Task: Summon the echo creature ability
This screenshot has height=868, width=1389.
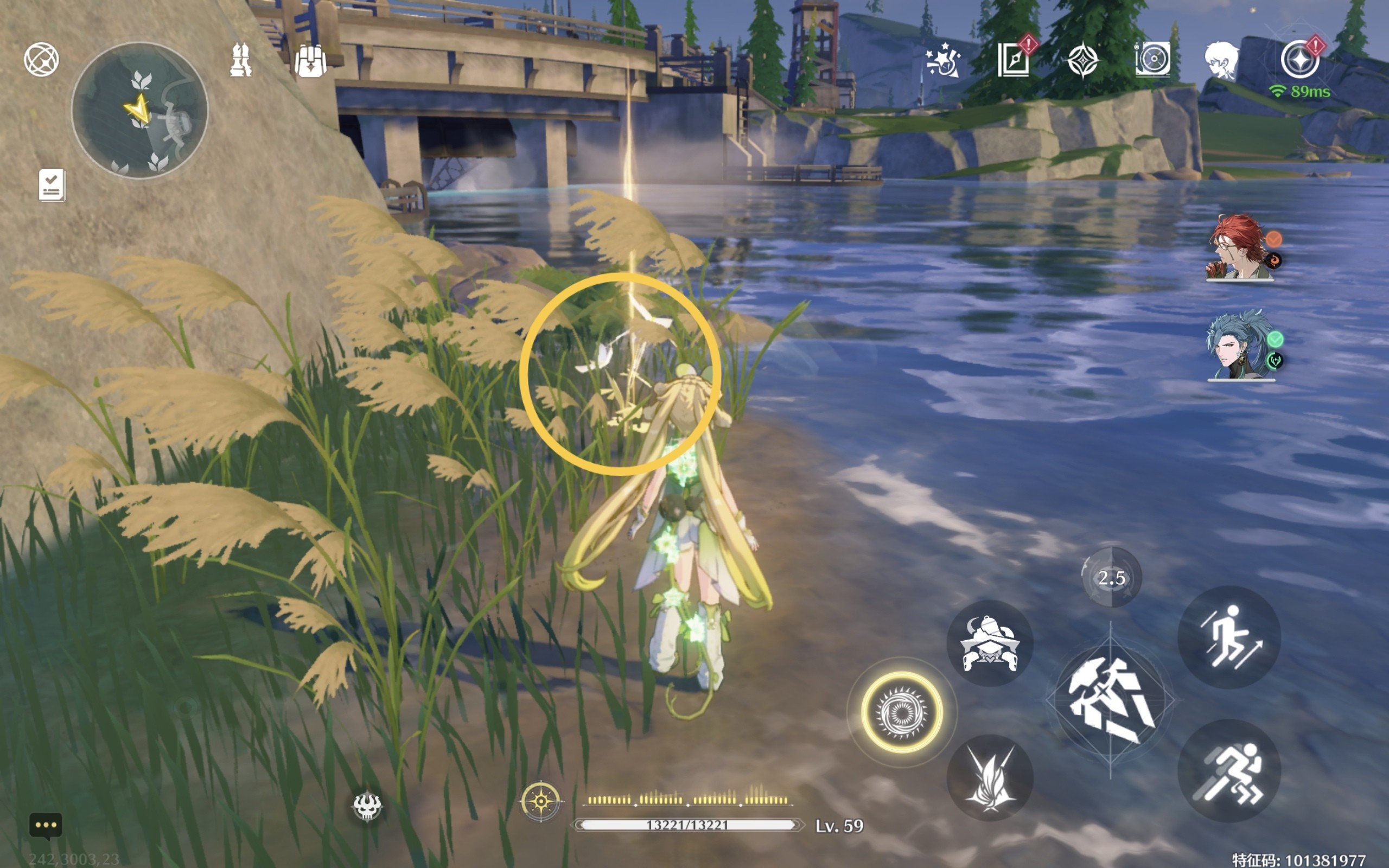Action: click(990, 643)
